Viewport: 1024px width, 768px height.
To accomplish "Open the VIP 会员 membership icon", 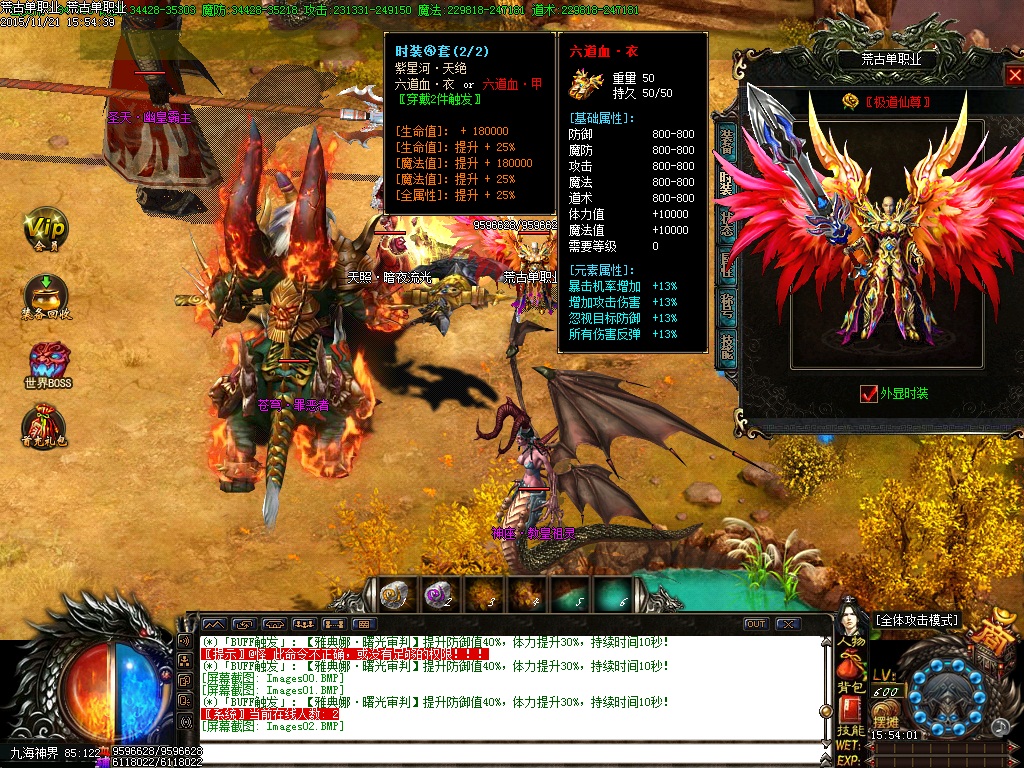I will point(45,231).
